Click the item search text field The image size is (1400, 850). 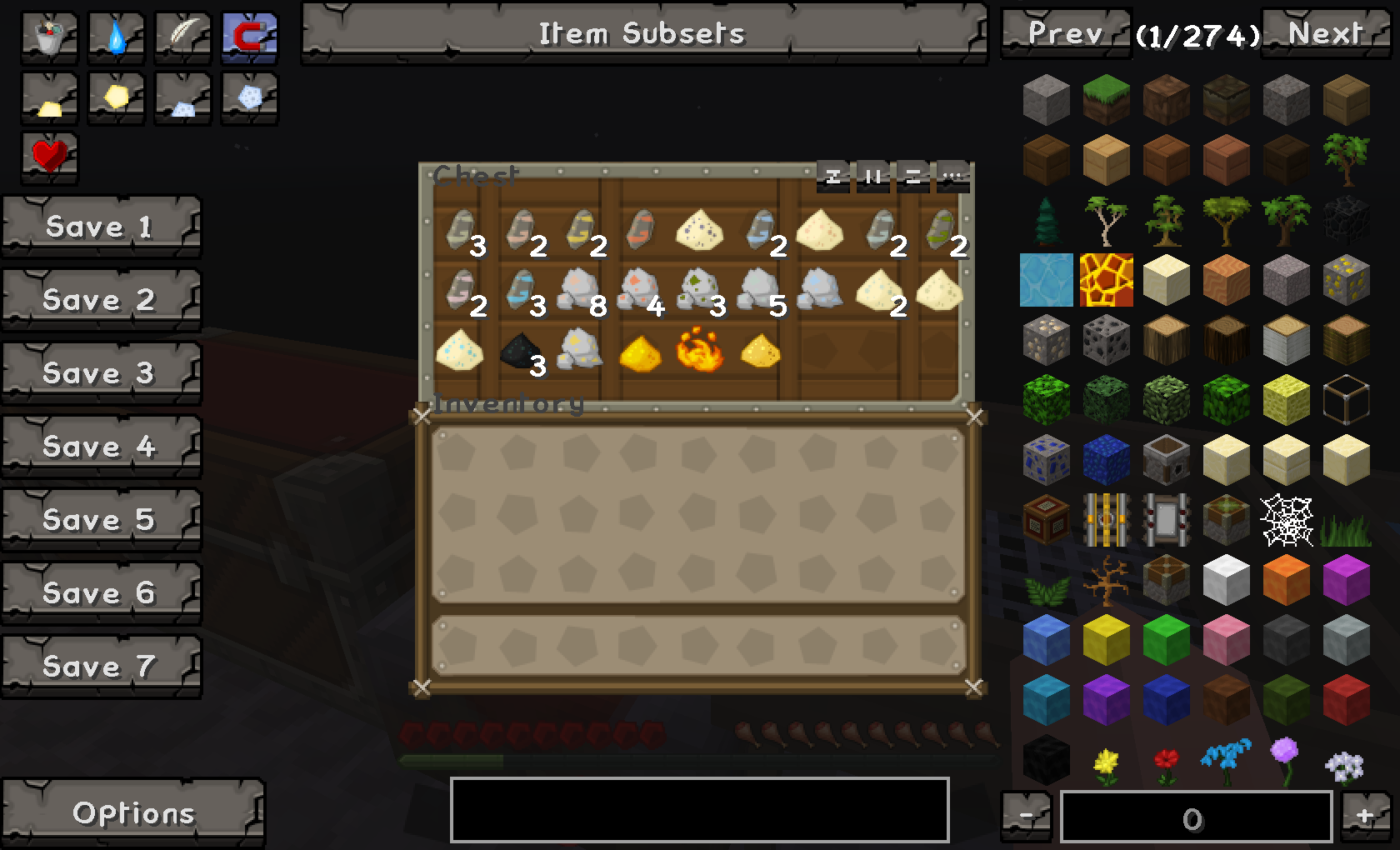click(699, 810)
